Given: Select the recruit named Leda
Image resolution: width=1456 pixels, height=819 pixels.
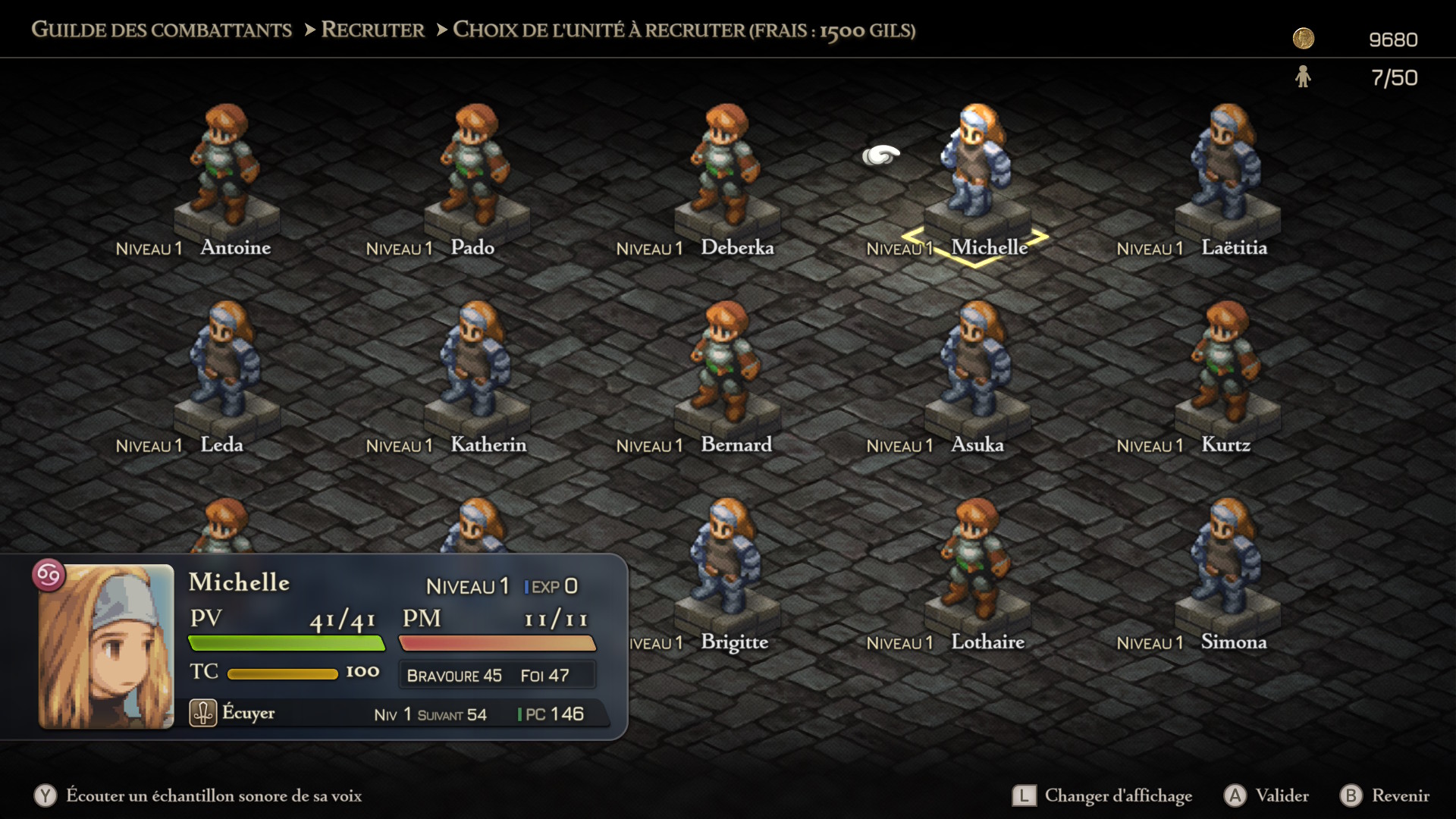Looking at the screenshot, I should click(x=224, y=364).
